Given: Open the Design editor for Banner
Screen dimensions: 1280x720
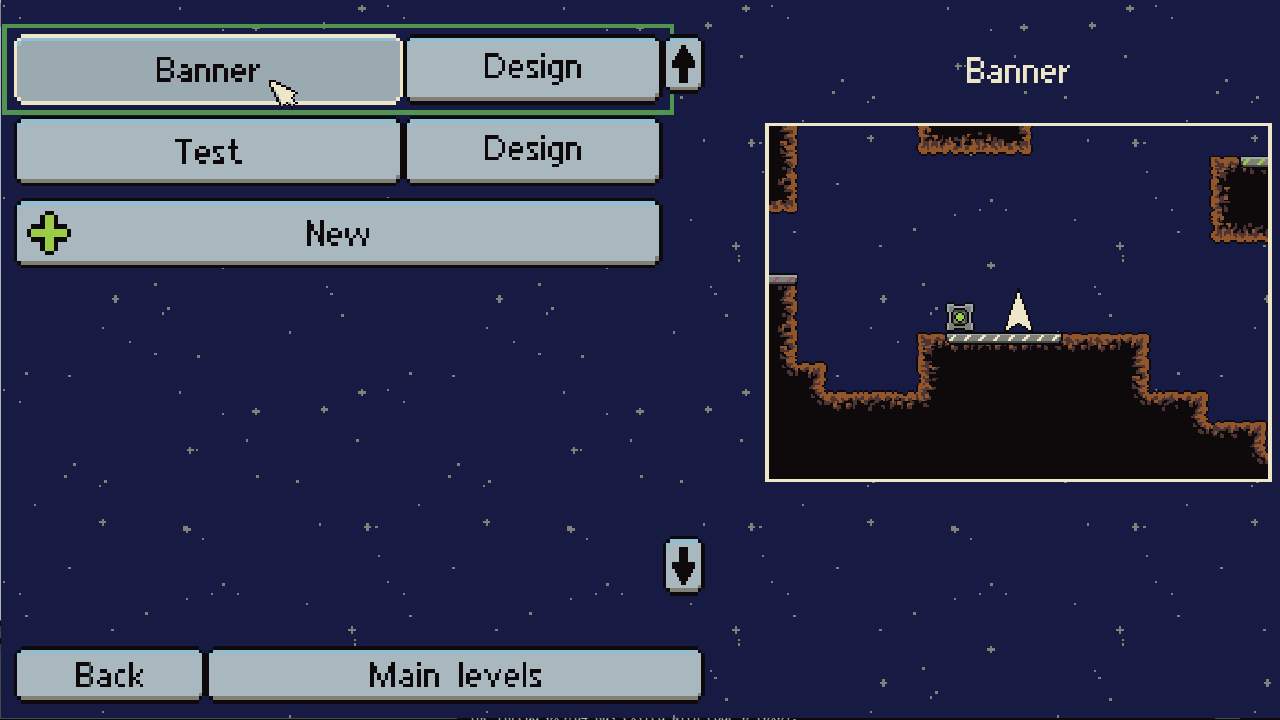Looking at the screenshot, I should [532, 67].
